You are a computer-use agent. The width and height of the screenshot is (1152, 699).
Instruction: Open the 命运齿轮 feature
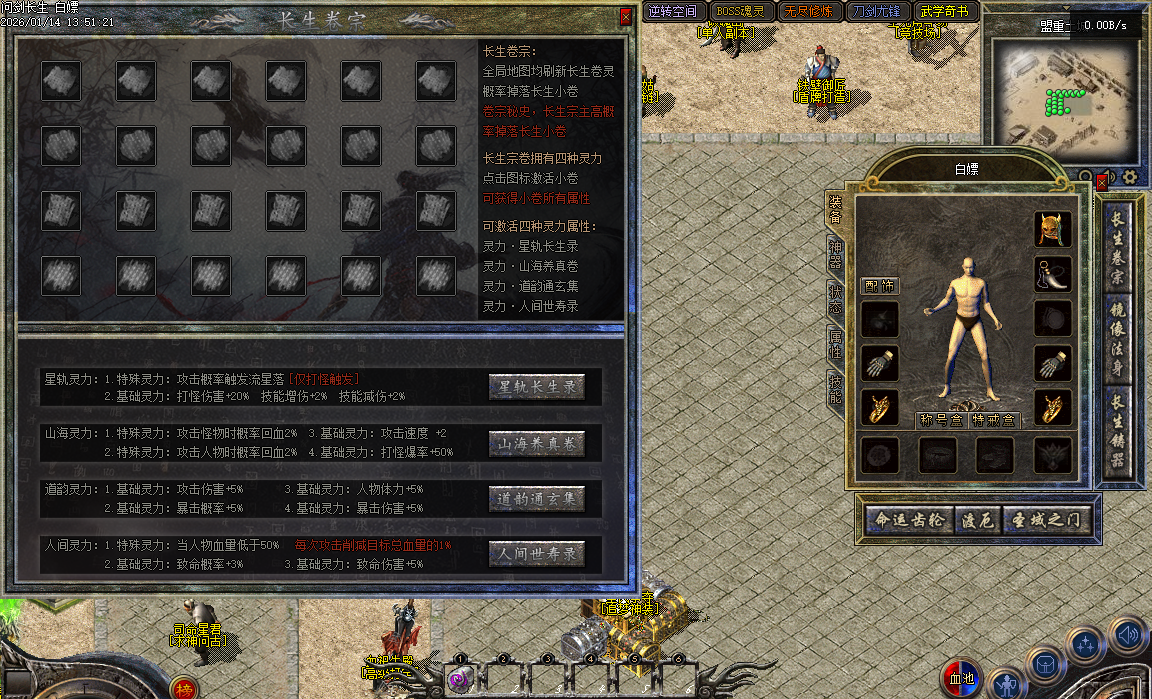[908, 521]
